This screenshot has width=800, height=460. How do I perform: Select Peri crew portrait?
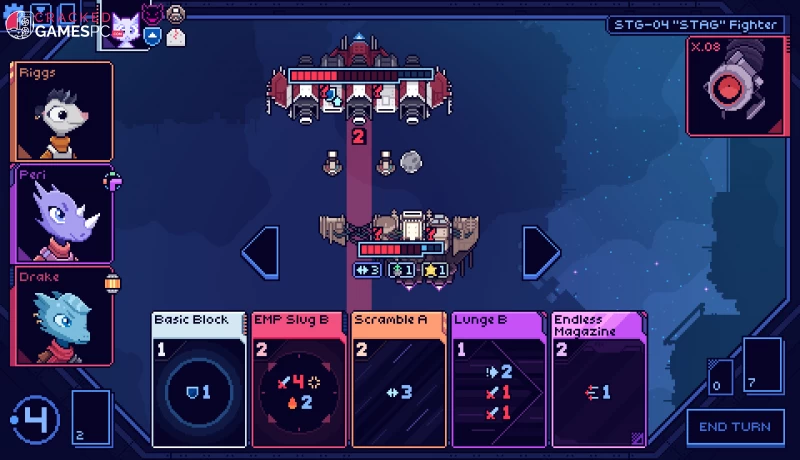62,212
